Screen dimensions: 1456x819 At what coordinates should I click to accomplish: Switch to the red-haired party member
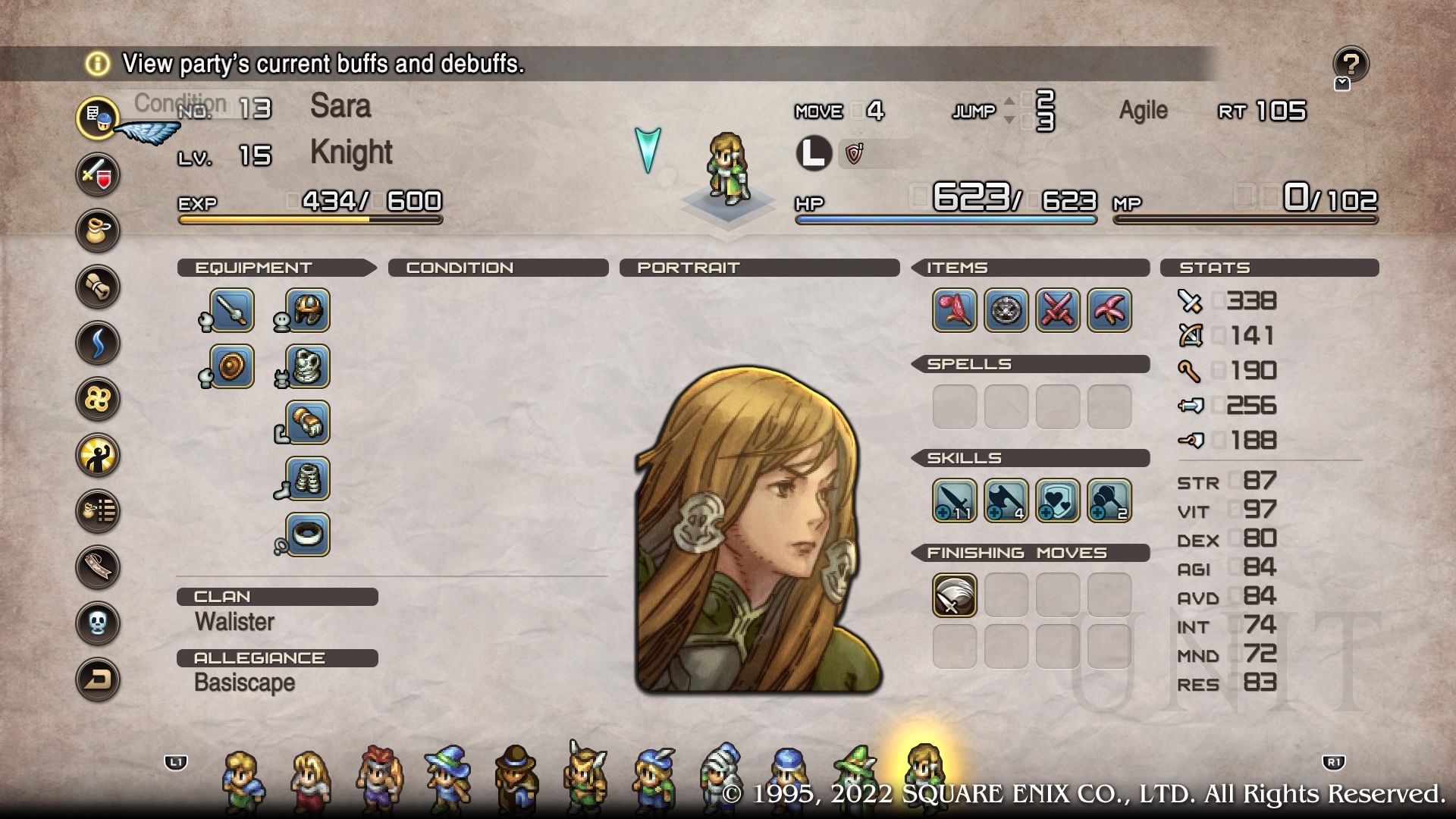379,778
